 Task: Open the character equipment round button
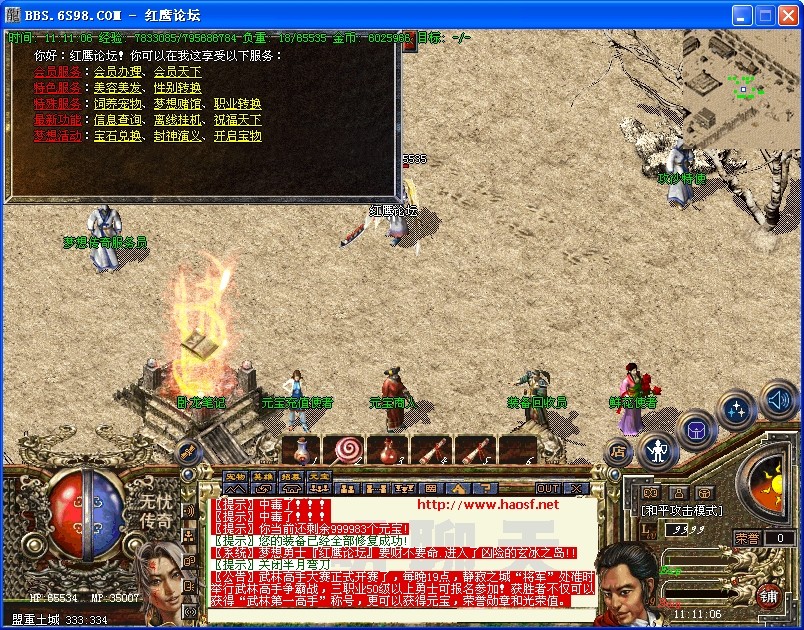(x=657, y=451)
